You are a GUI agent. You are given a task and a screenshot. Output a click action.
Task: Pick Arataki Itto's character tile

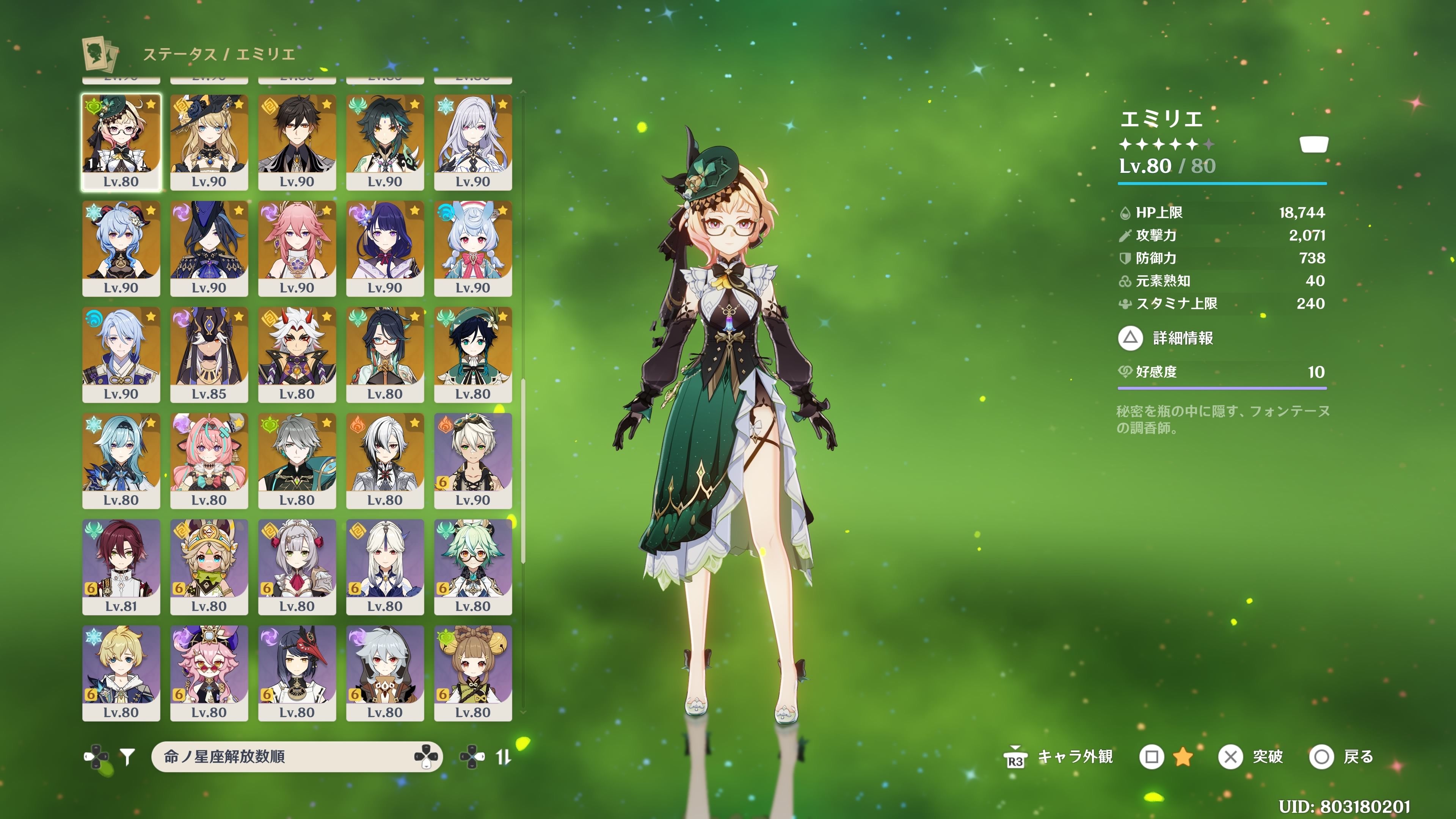tap(297, 355)
